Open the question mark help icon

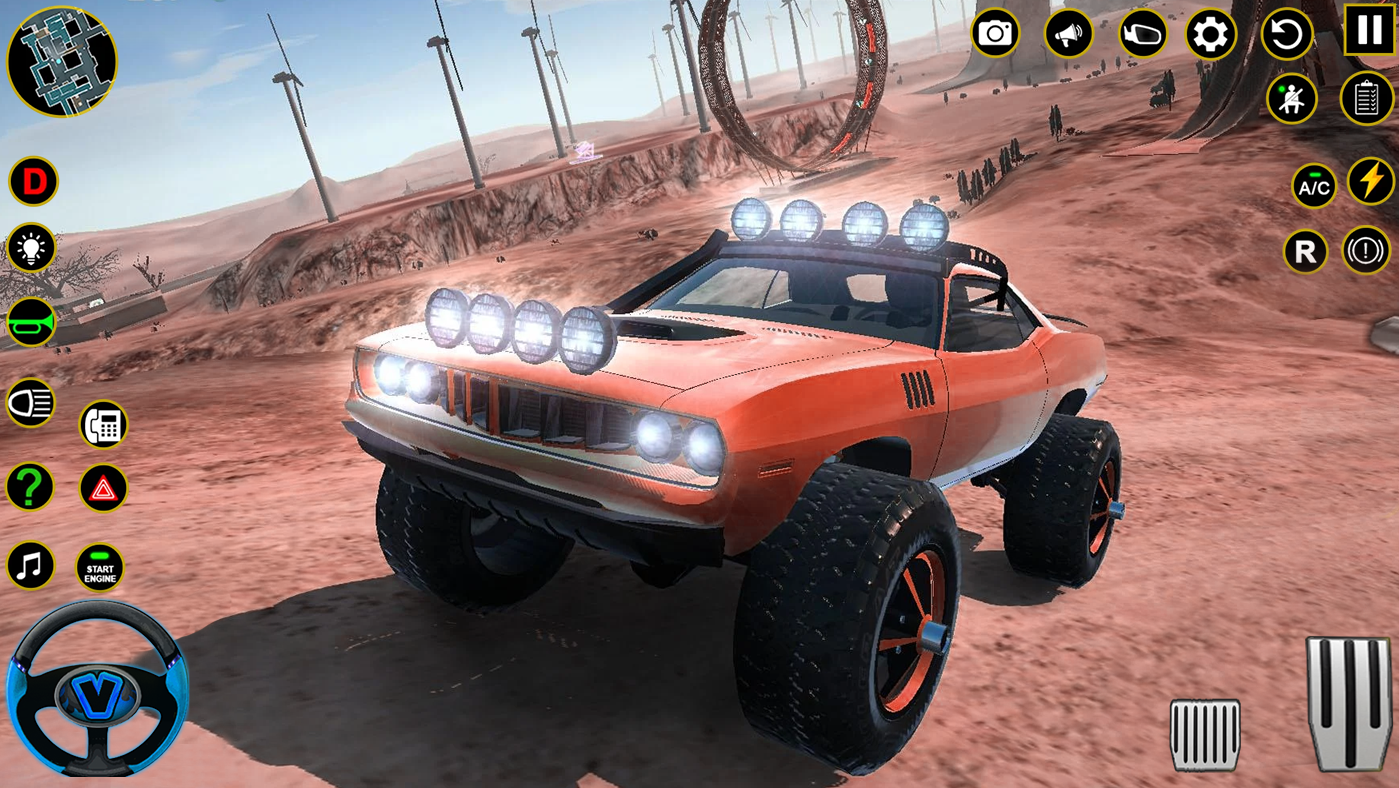click(30, 486)
